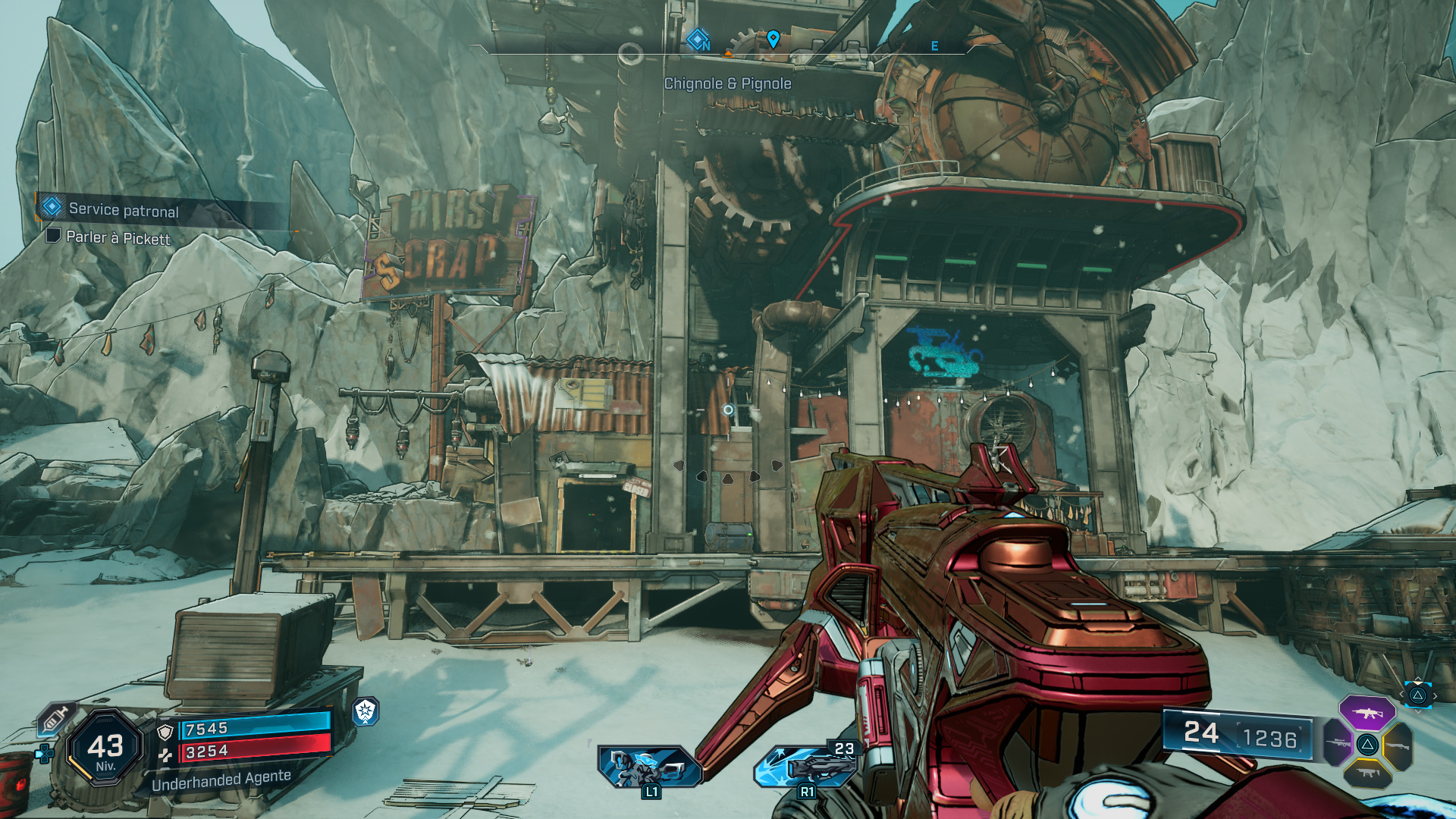This screenshot has width=1456, height=819.
Task: Click the shield buff status icon
Action: [x=366, y=711]
